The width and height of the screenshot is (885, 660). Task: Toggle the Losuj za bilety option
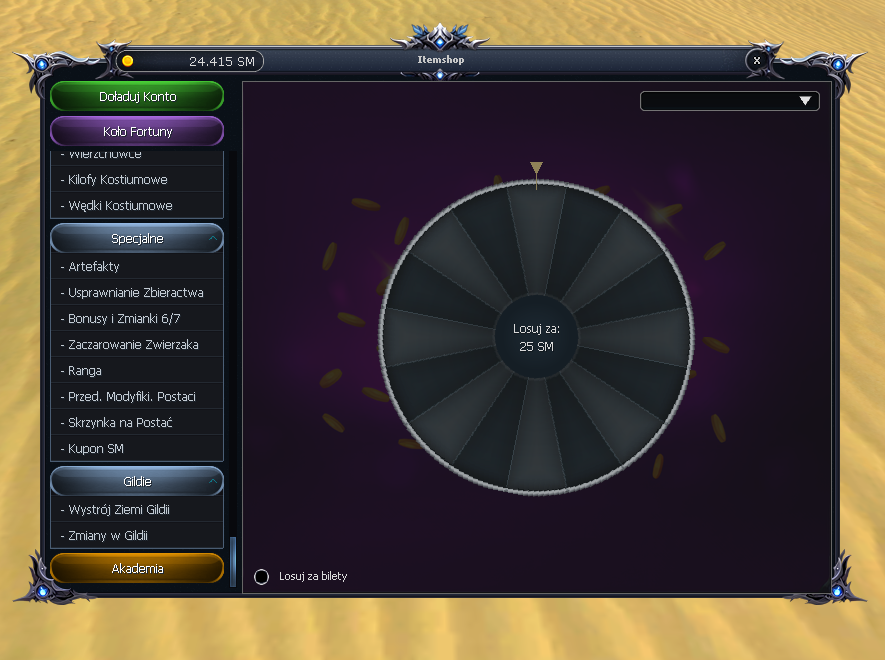(x=262, y=577)
